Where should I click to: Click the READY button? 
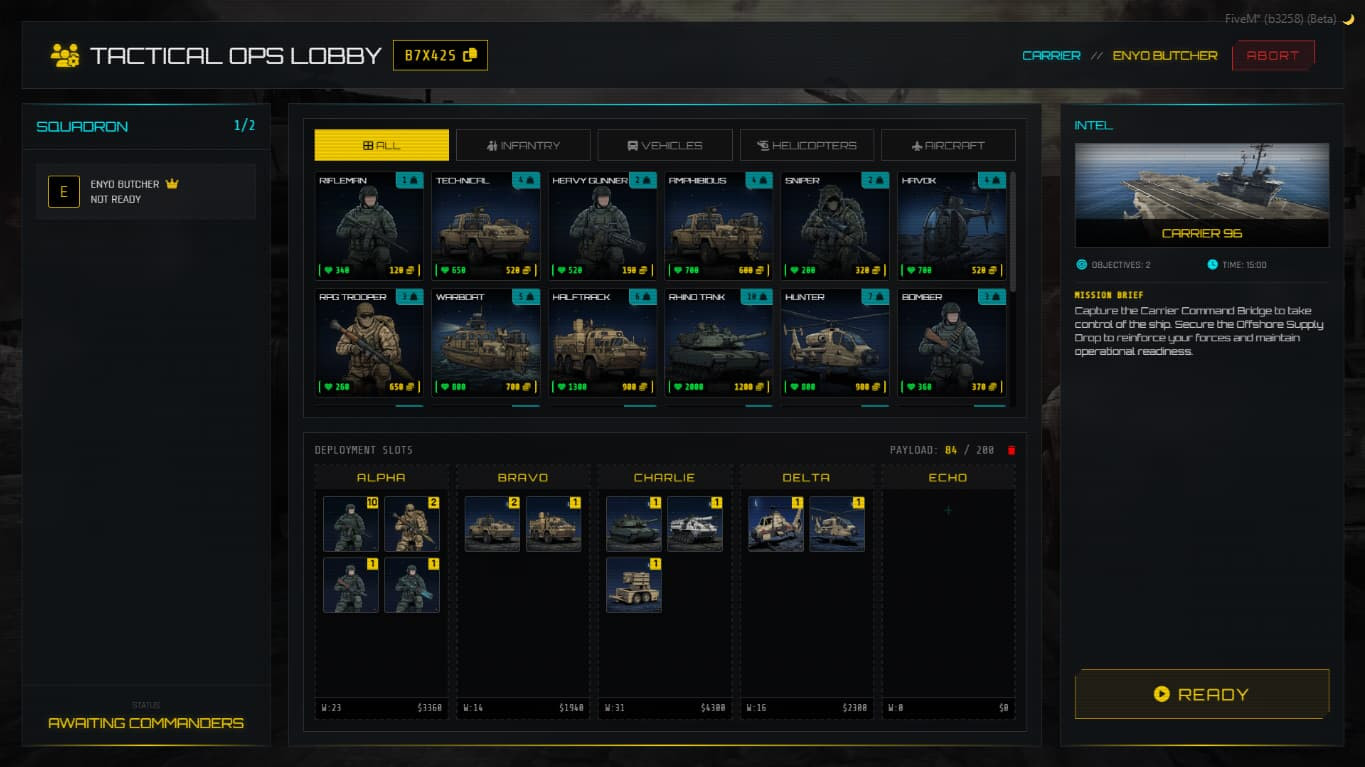tap(1201, 694)
